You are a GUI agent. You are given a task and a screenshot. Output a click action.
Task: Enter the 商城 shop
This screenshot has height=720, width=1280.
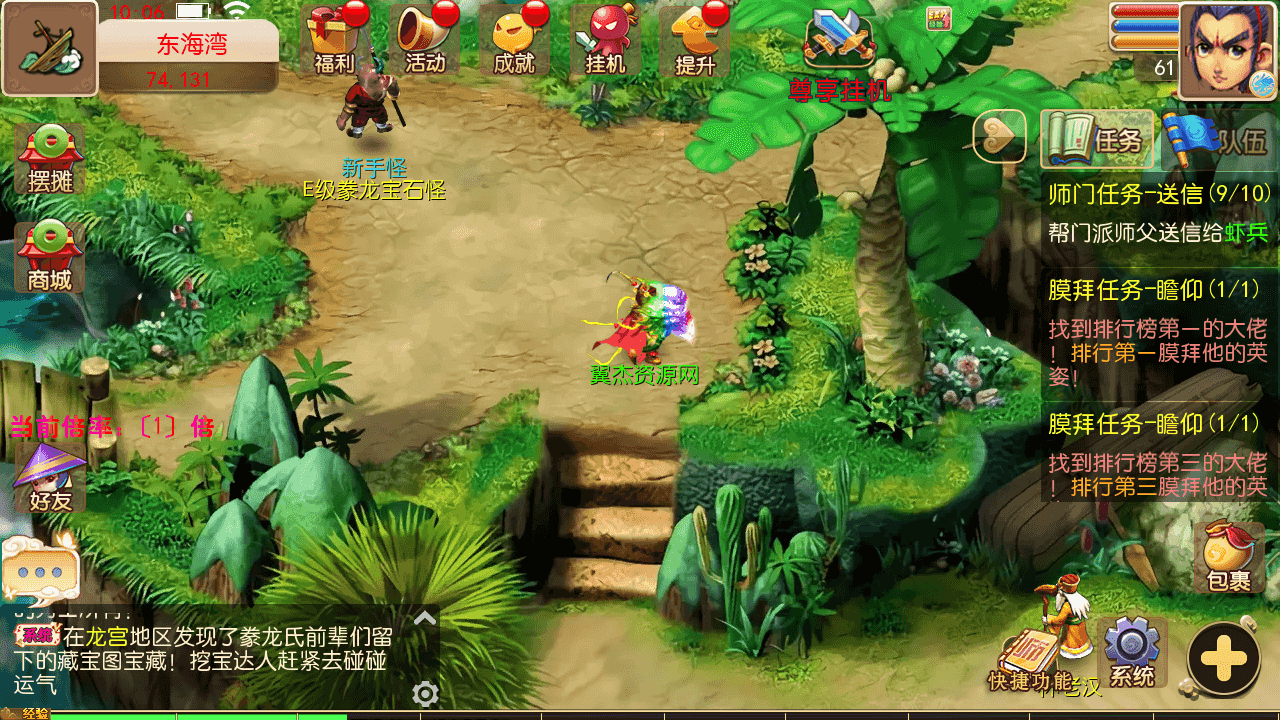coord(50,256)
